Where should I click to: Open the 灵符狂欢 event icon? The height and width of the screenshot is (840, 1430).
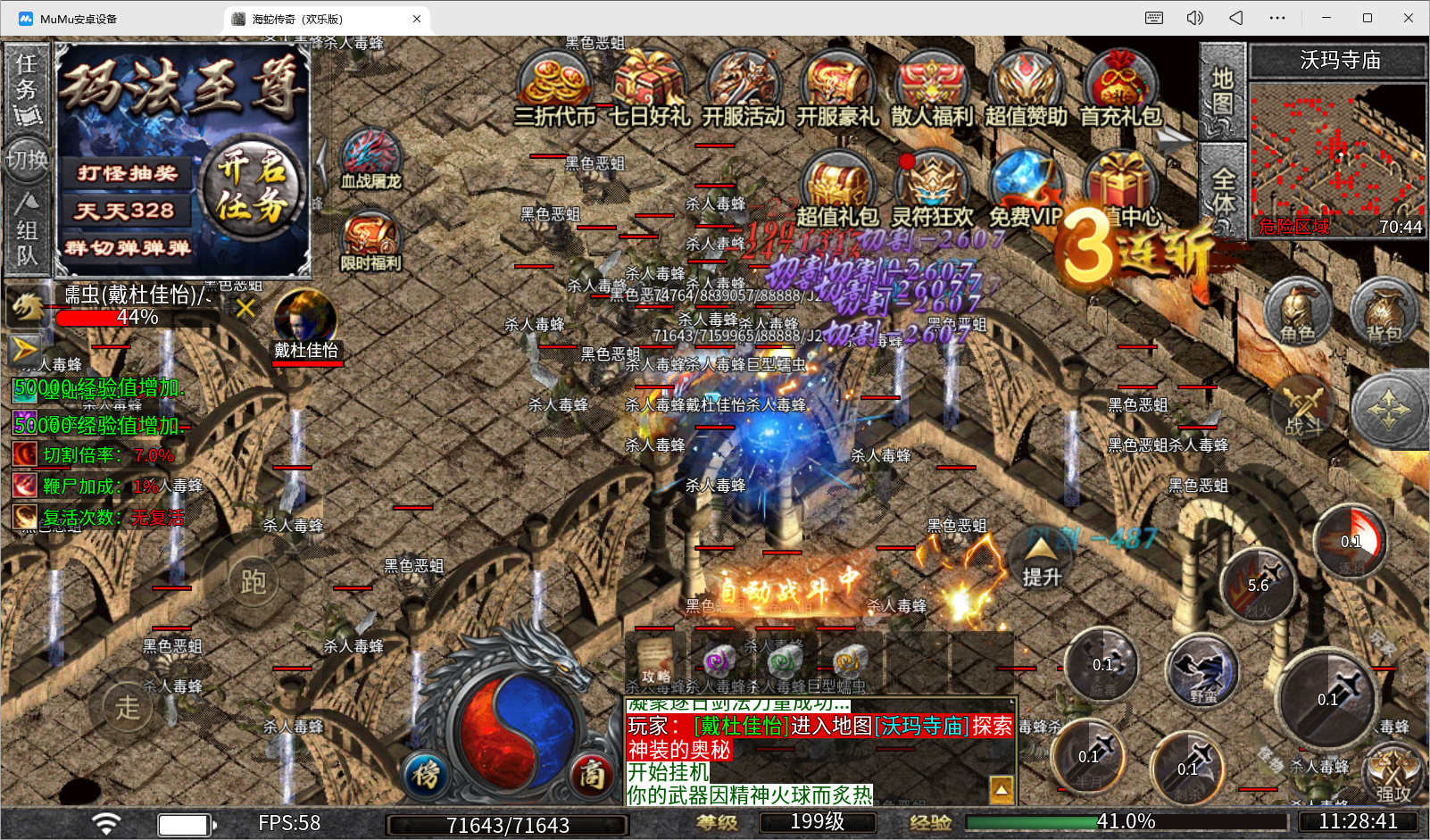coord(932,187)
